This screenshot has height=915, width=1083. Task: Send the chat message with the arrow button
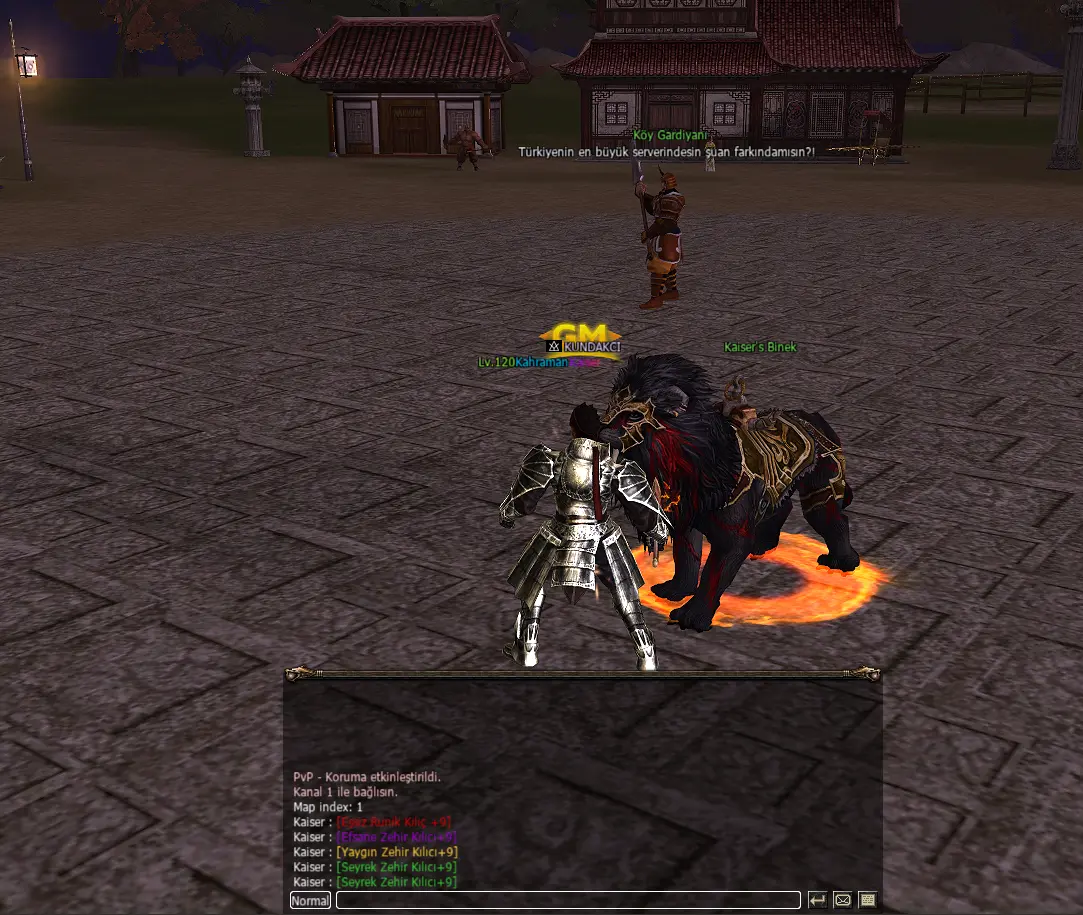817,900
